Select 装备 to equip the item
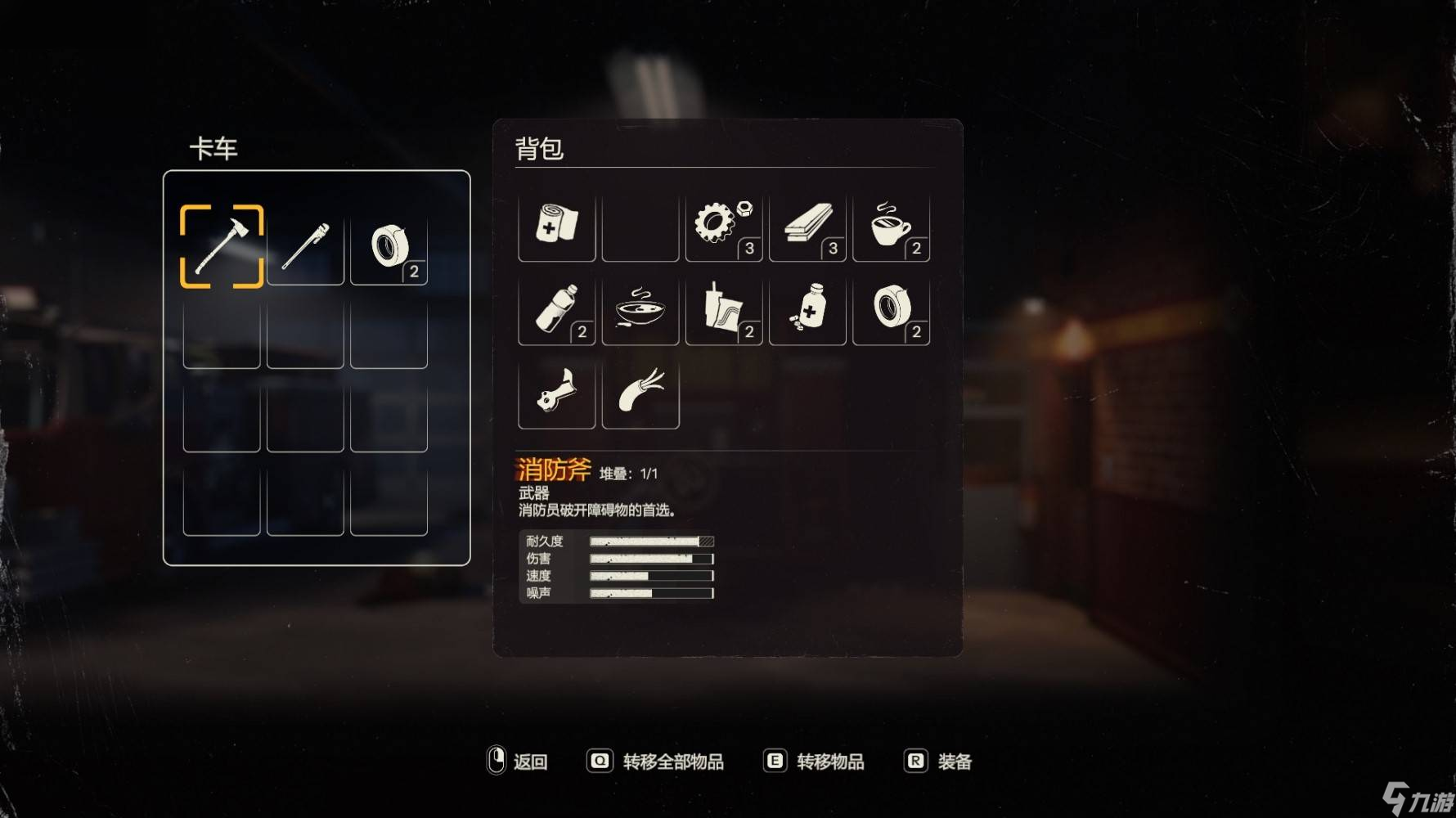The width and height of the screenshot is (1456, 818). [x=939, y=762]
